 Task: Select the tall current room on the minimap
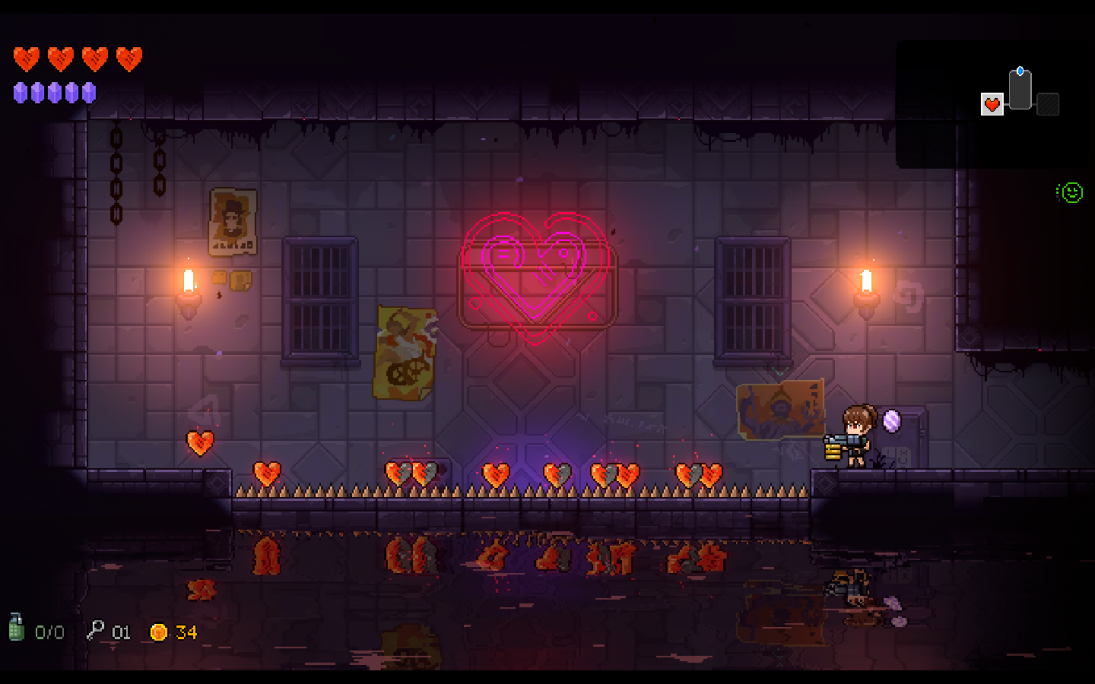coord(1020,90)
